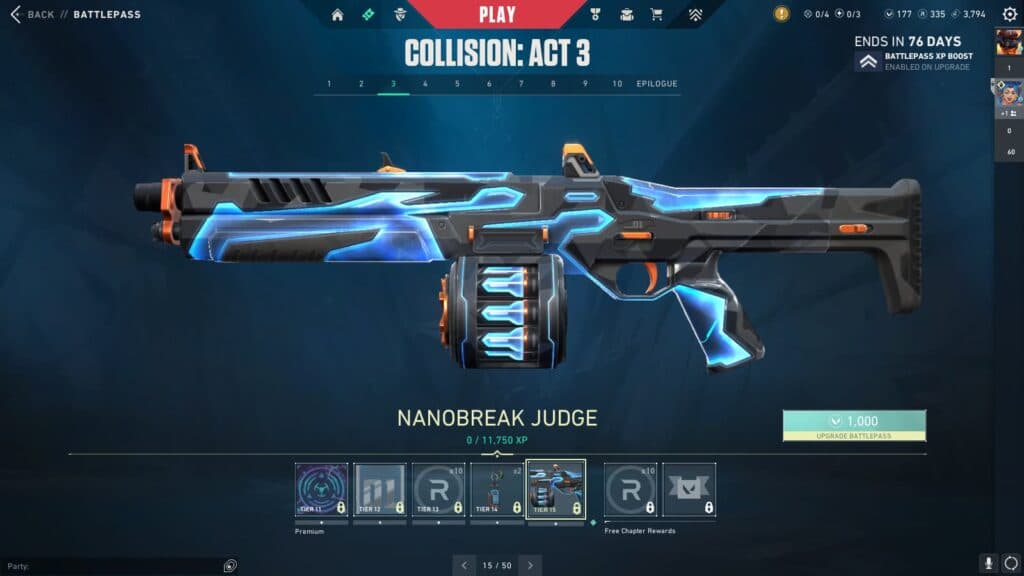Select chapter 10 tab
This screenshot has width=1024, height=576.
pos(617,84)
